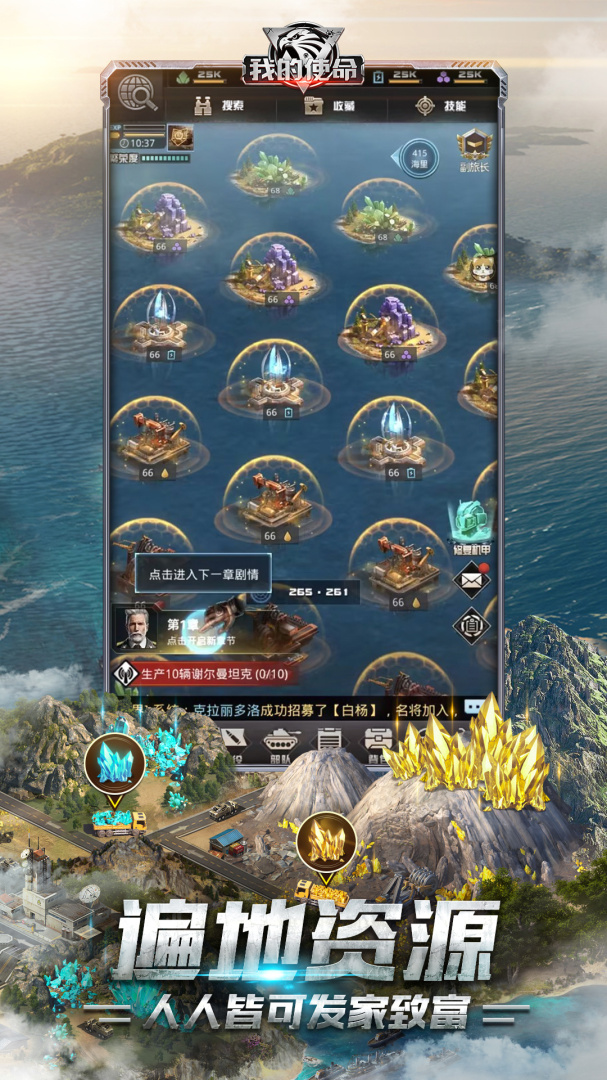The width and height of the screenshot is (607, 1080).
Task: Tap the 415 海里 distance marker
Action: coord(419,154)
